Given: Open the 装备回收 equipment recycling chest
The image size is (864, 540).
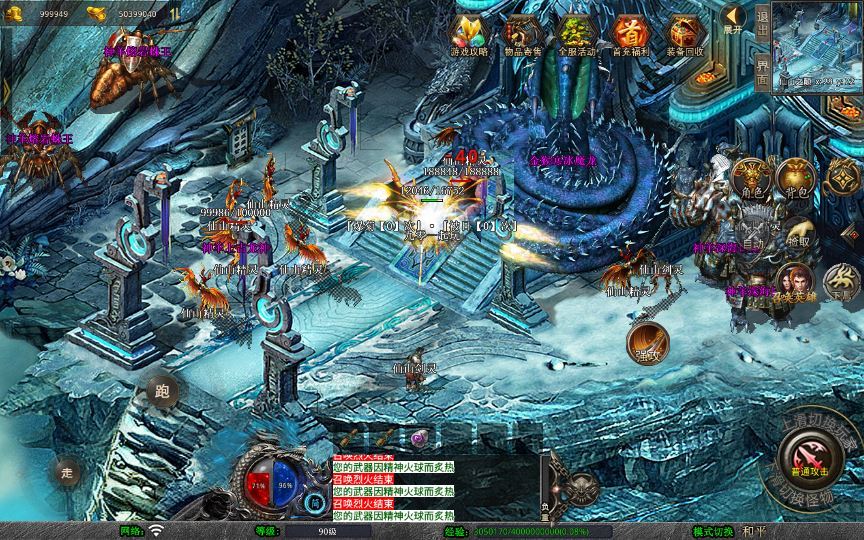Looking at the screenshot, I should point(685,34).
